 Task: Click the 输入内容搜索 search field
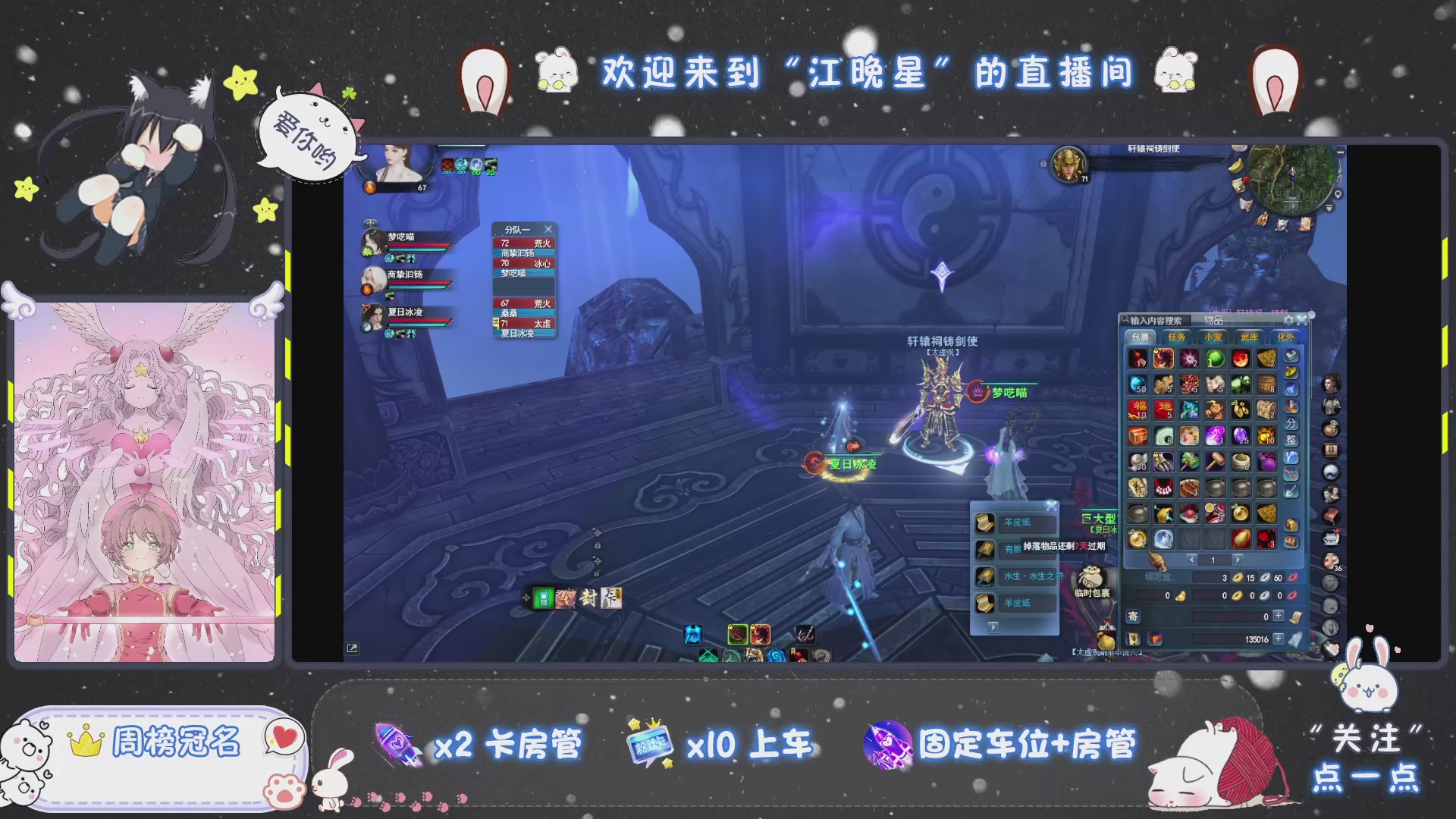click(1155, 320)
